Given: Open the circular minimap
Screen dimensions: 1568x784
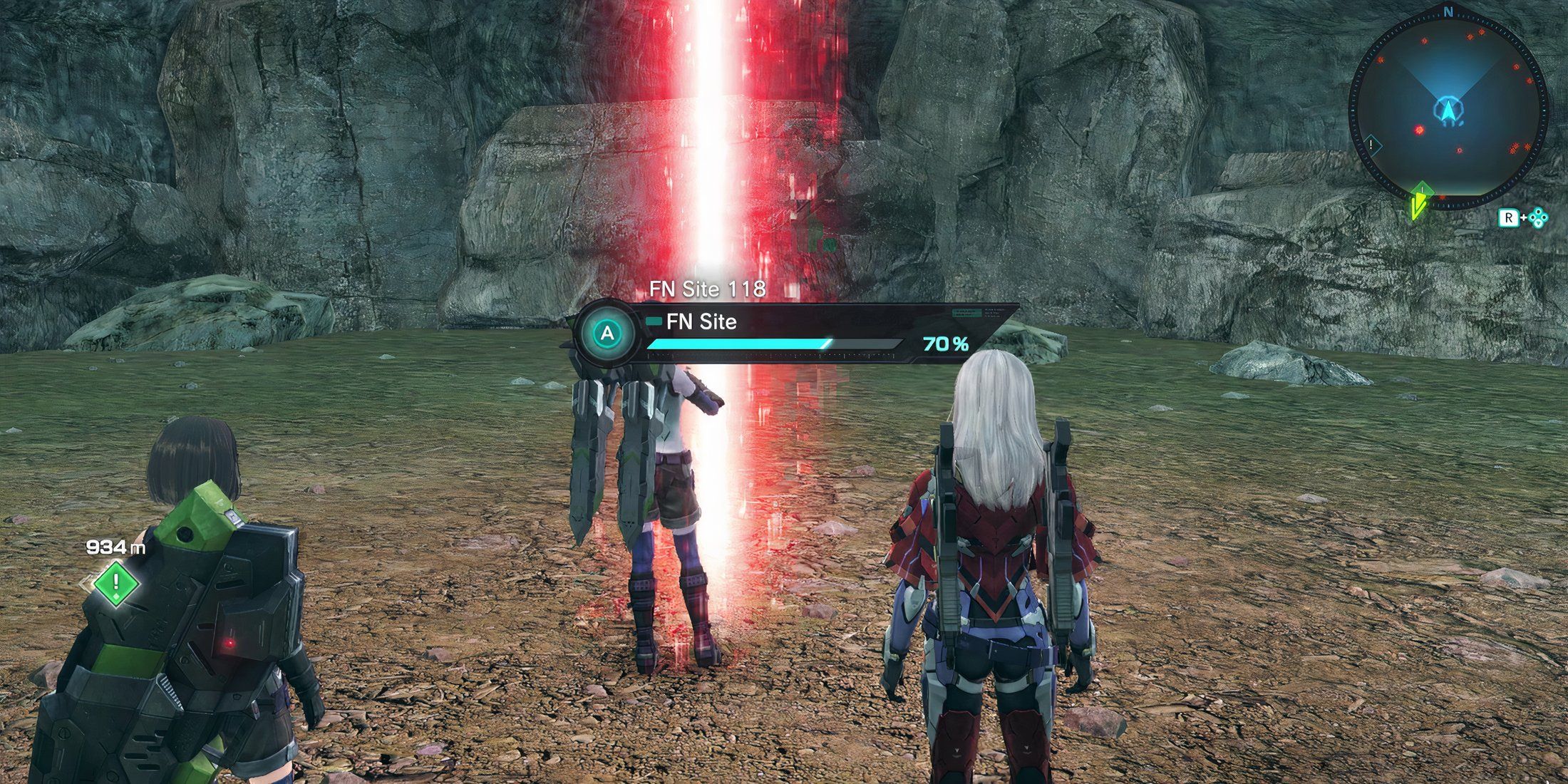Looking at the screenshot, I should tap(1448, 110).
